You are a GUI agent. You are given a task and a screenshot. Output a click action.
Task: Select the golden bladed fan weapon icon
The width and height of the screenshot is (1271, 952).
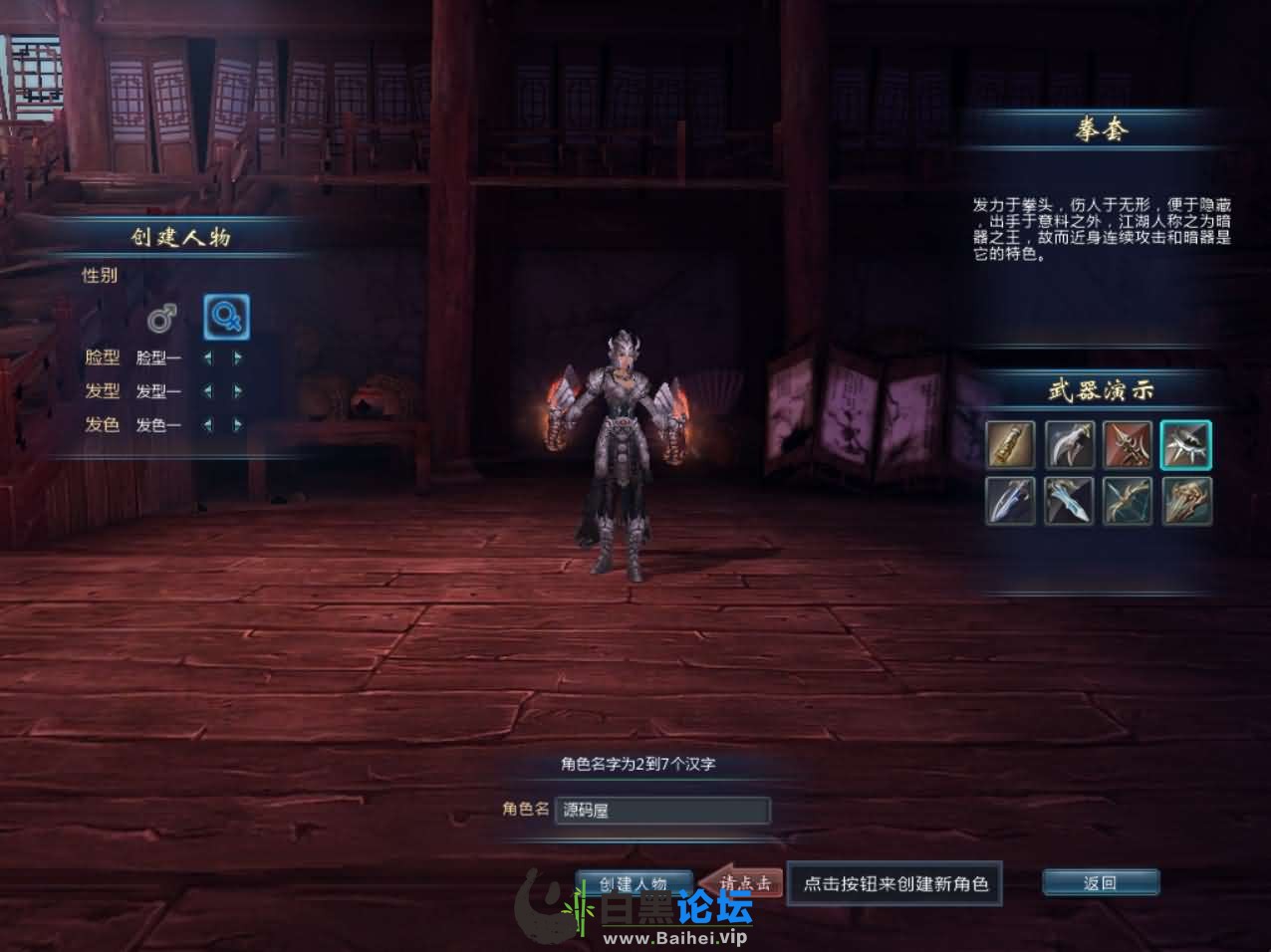pos(1185,500)
